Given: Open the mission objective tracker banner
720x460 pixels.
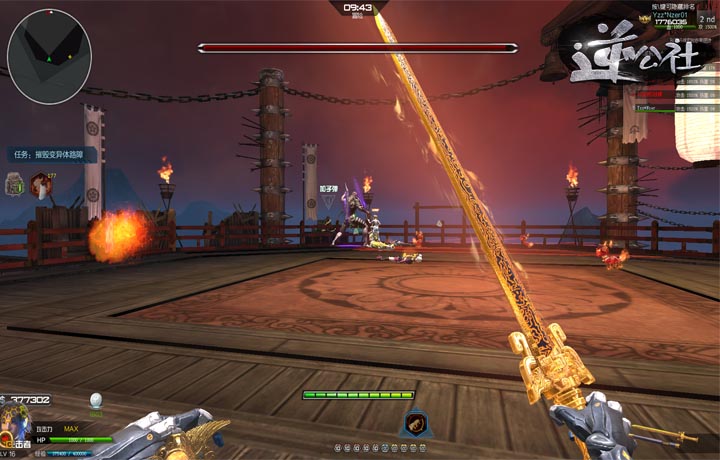Looking at the screenshot, I should (53, 155).
